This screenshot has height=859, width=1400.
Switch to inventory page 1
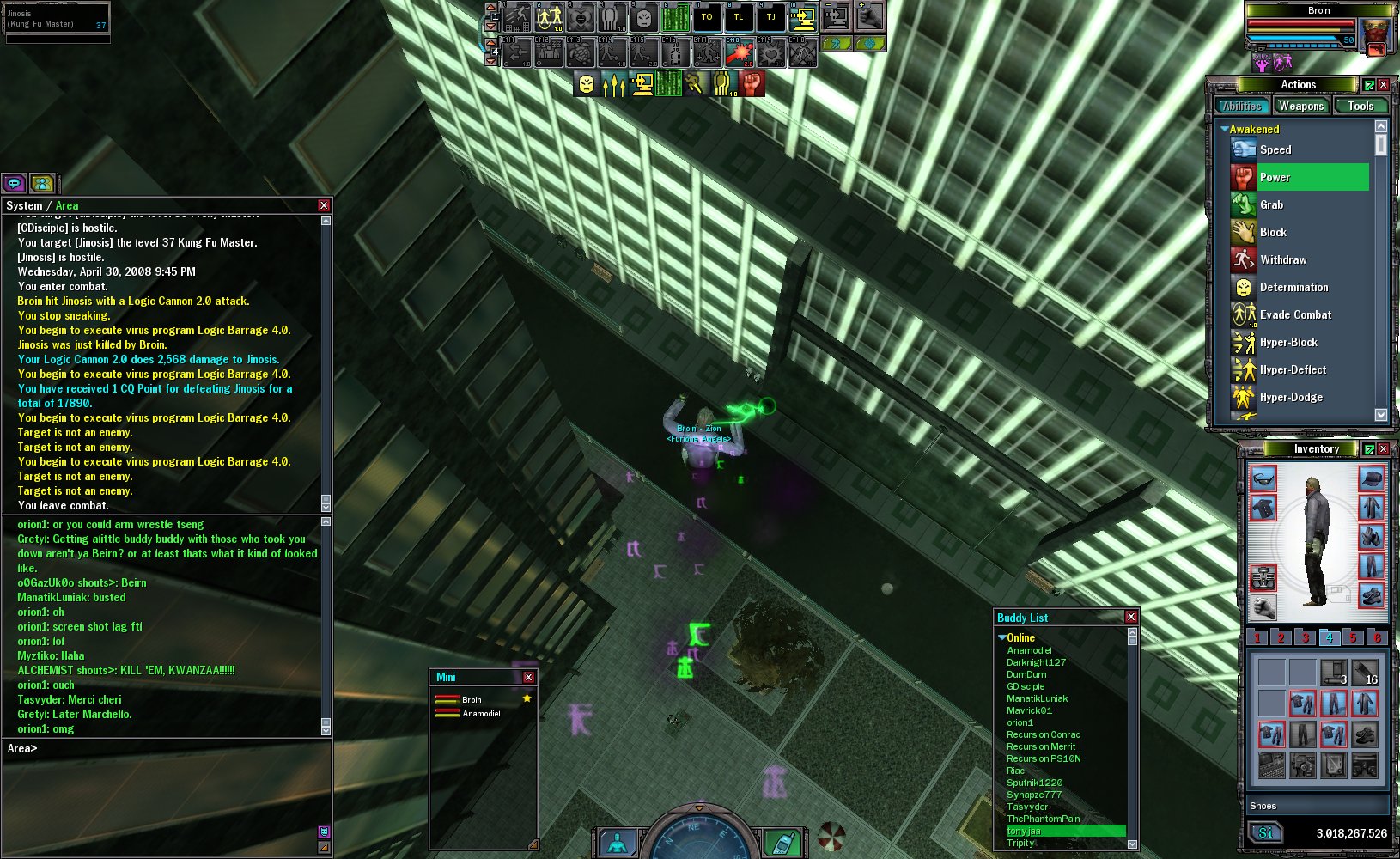pyautogui.click(x=1257, y=637)
